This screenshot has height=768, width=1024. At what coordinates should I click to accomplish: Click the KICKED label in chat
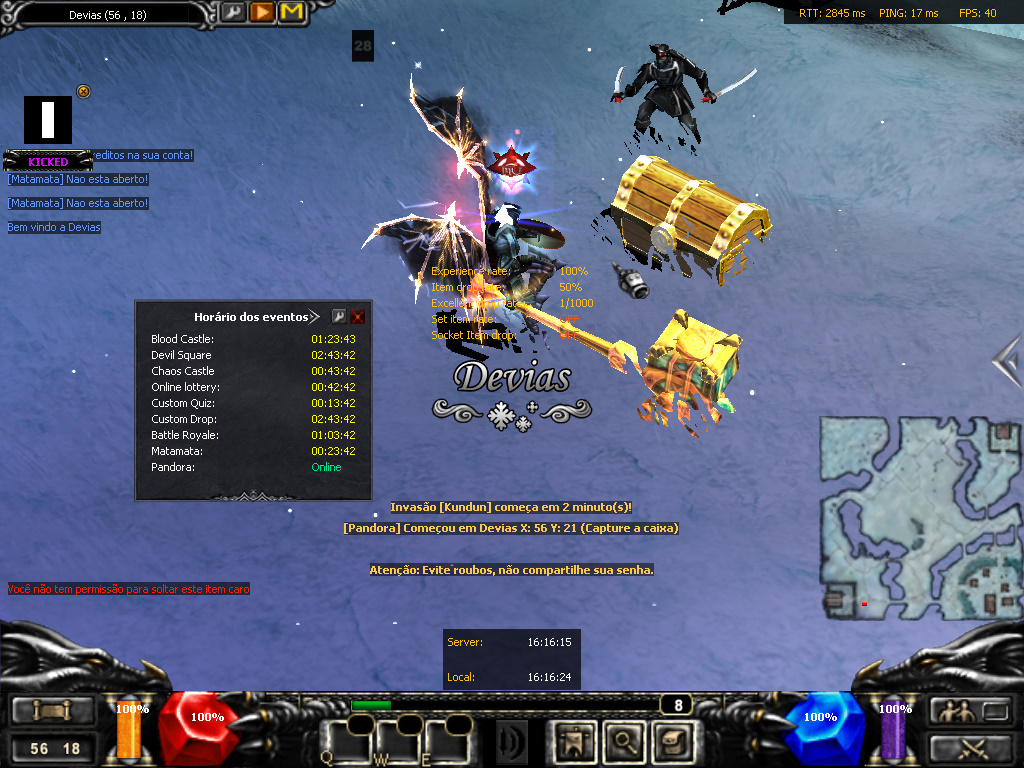pyautogui.click(x=48, y=162)
